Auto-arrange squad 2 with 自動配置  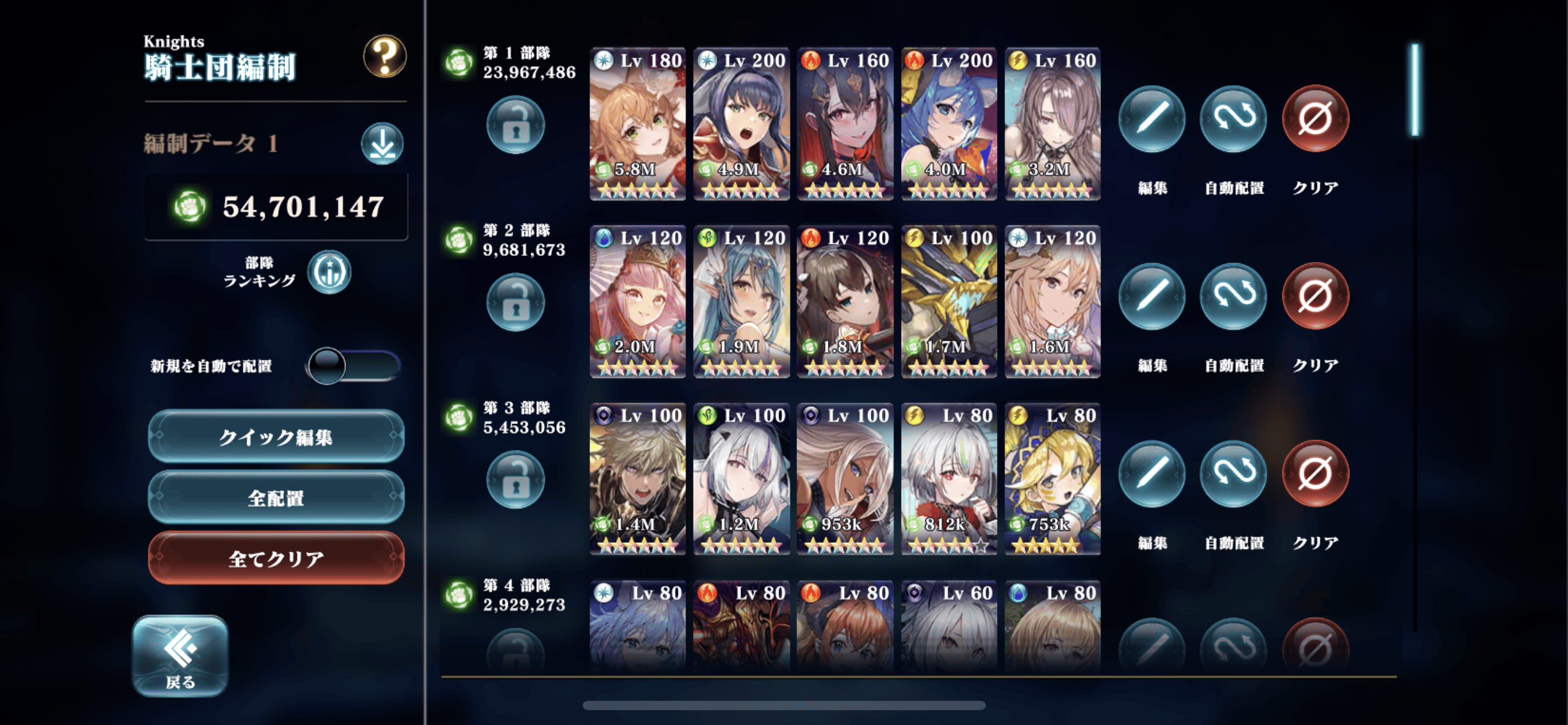[x=1233, y=296]
